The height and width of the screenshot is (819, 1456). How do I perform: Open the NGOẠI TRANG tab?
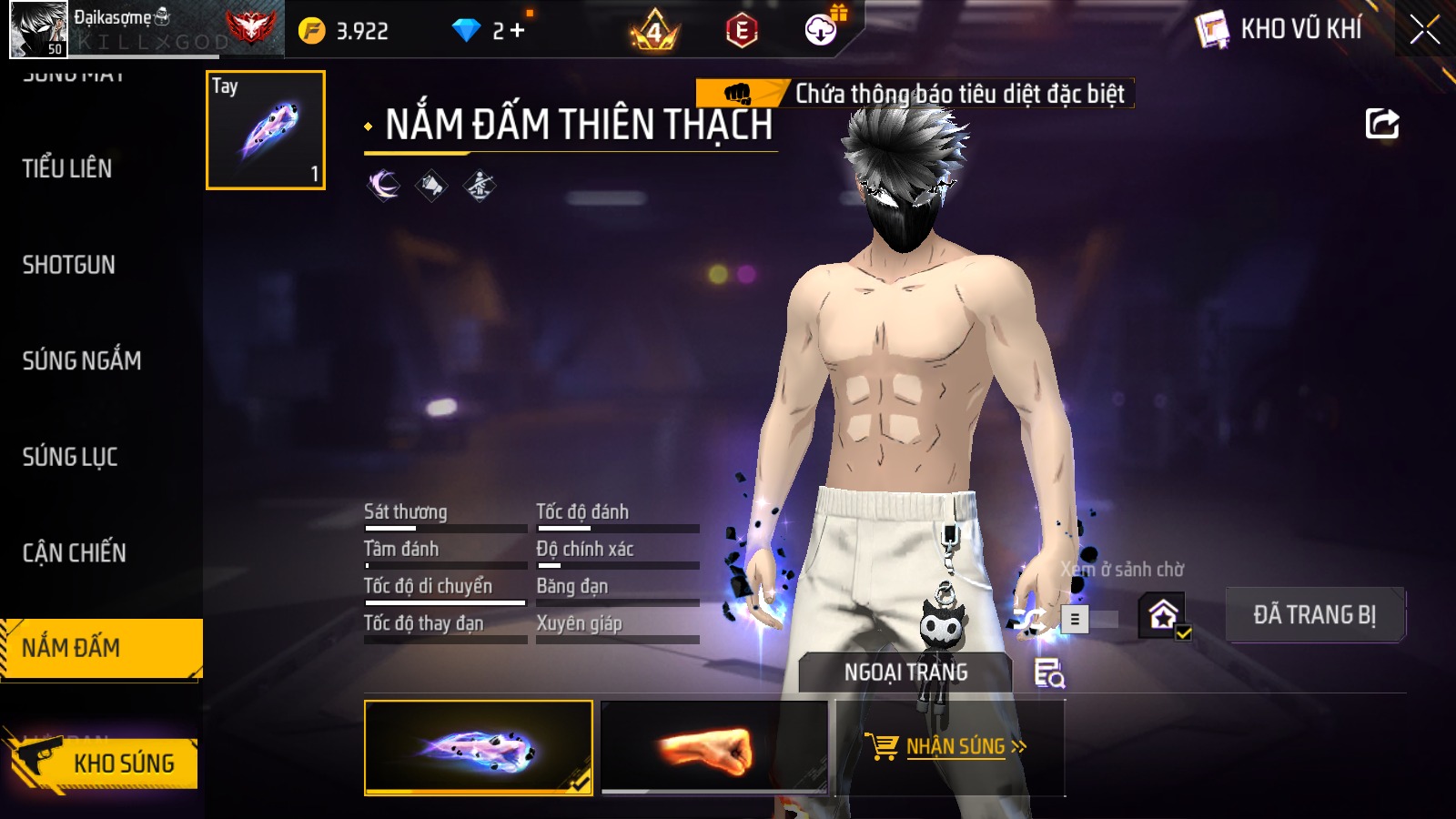905,672
